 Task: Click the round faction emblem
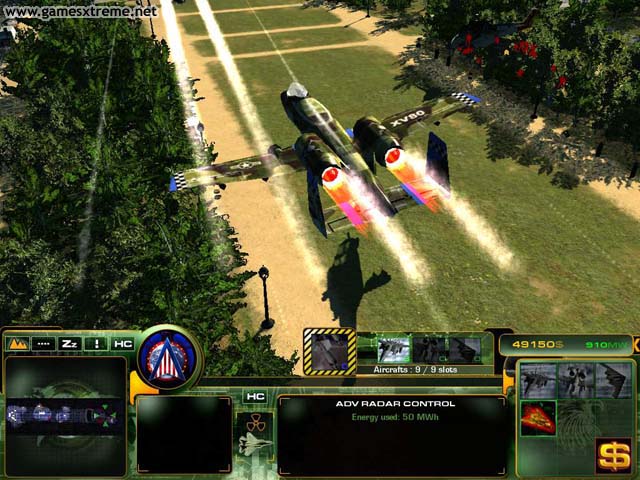[169, 358]
